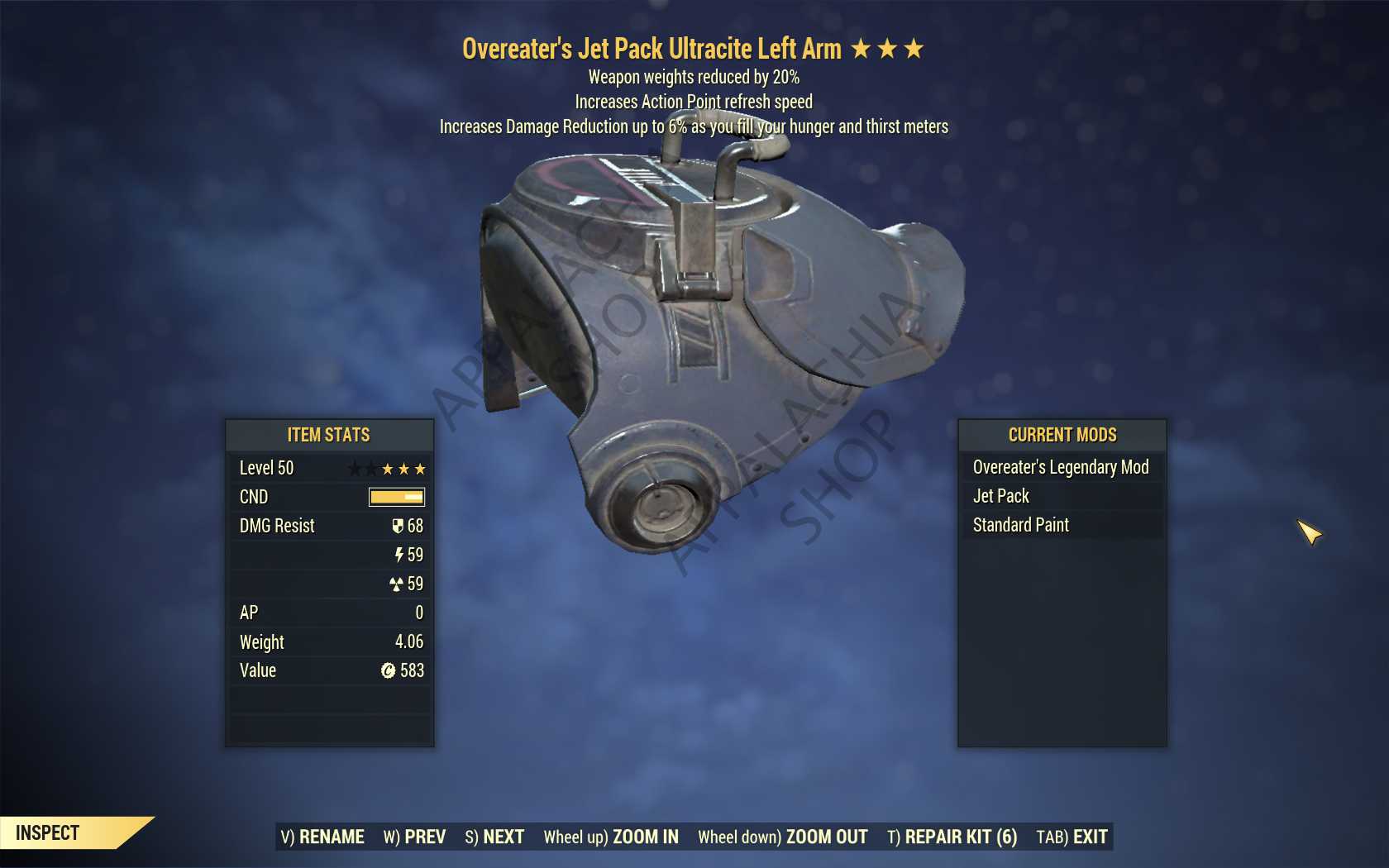Click the RENAME button in the bottom bar
This screenshot has height=868, width=1389.
point(322,837)
